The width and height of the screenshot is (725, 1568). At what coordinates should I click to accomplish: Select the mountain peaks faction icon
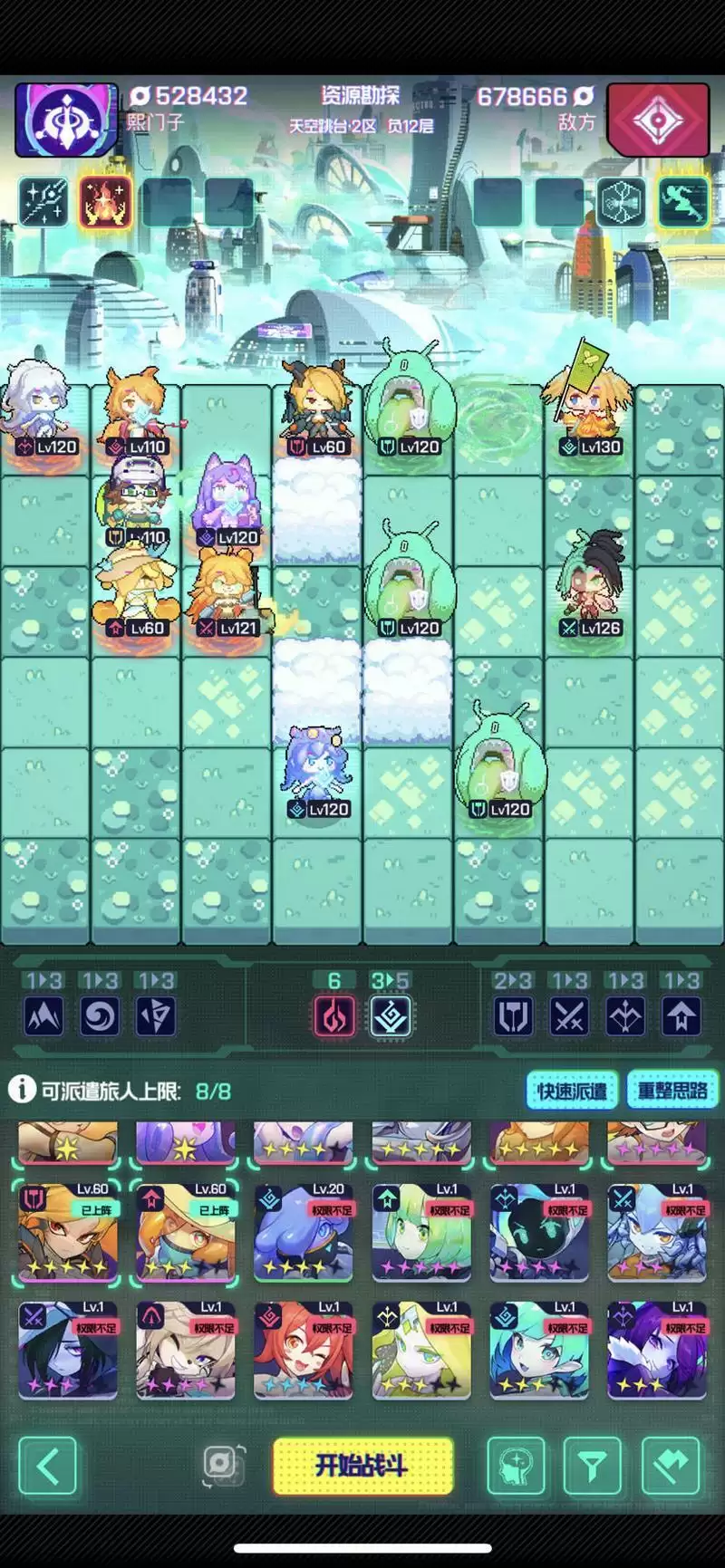pyautogui.click(x=43, y=1016)
